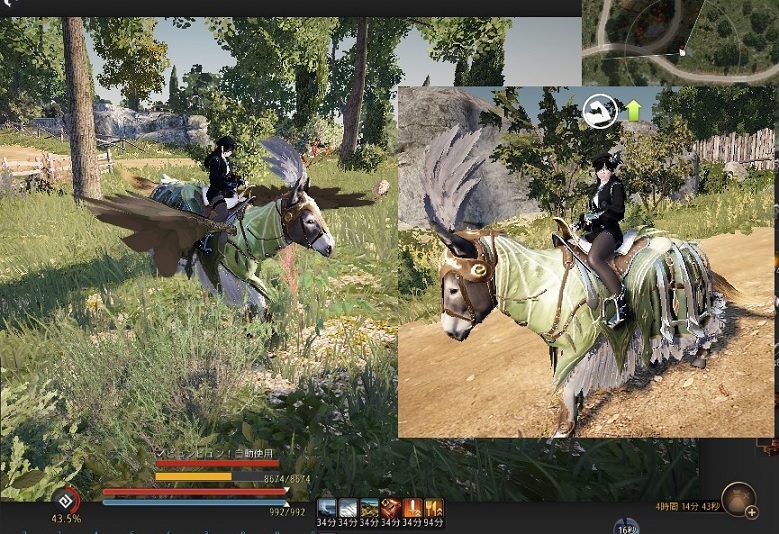779x534 pixels.
Task: Open the minimap in the top-right corner
Action: pyautogui.click(x=680, y=42)
